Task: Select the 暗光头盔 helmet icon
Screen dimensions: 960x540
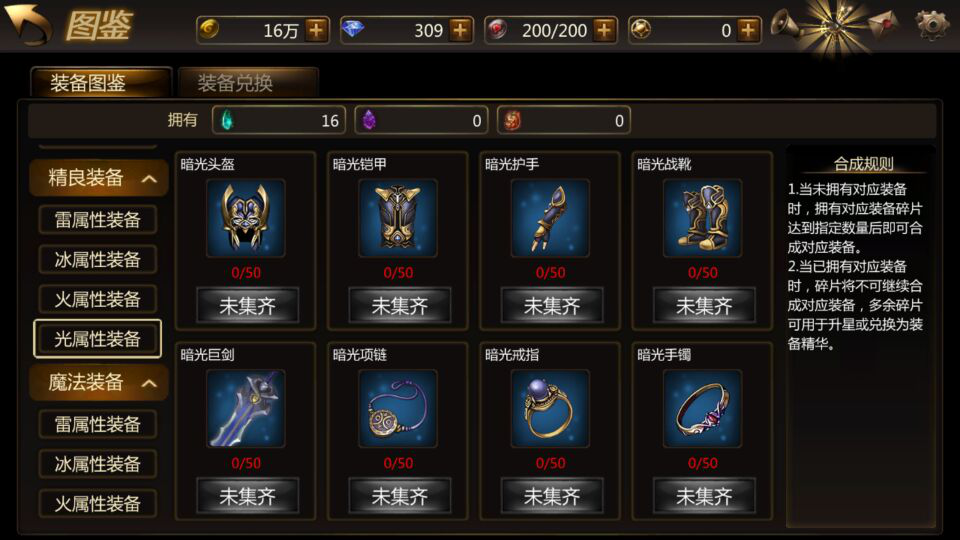Action: 245,217
